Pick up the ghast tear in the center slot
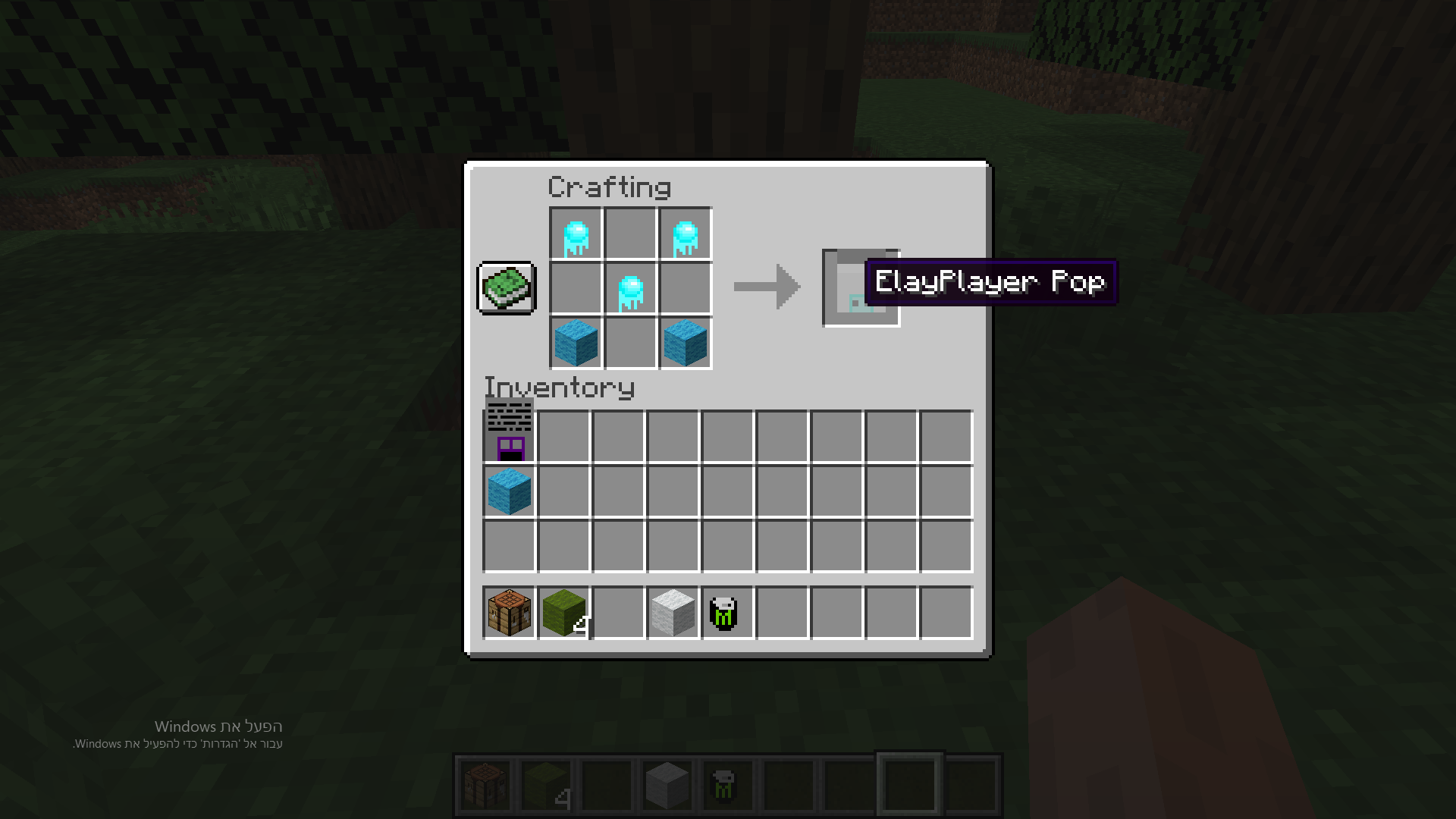Image resolution: width=1456 pixels, height=819 pixels. pos(629,288)
